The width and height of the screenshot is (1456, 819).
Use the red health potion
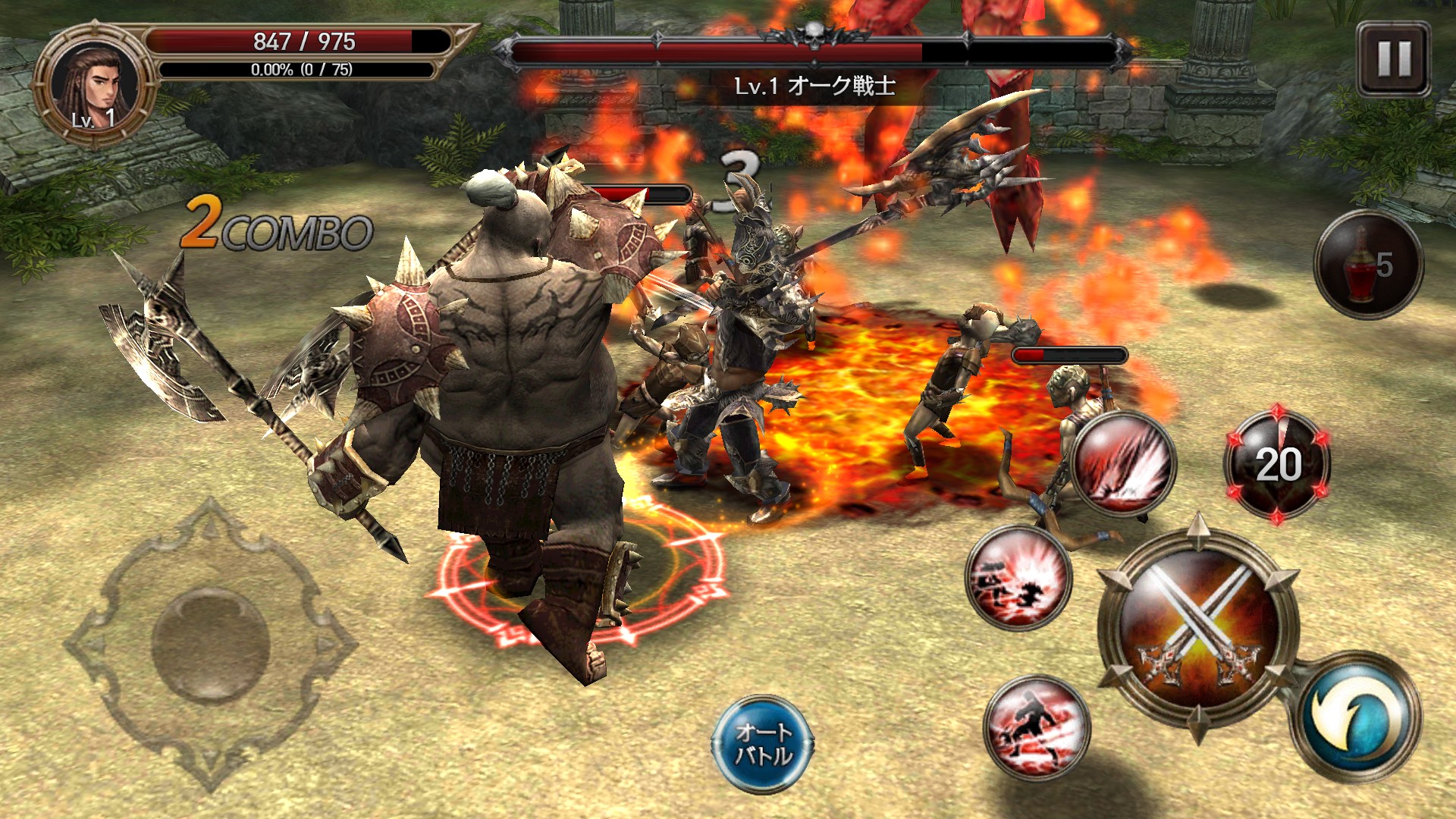click(x=1368, y=265)
